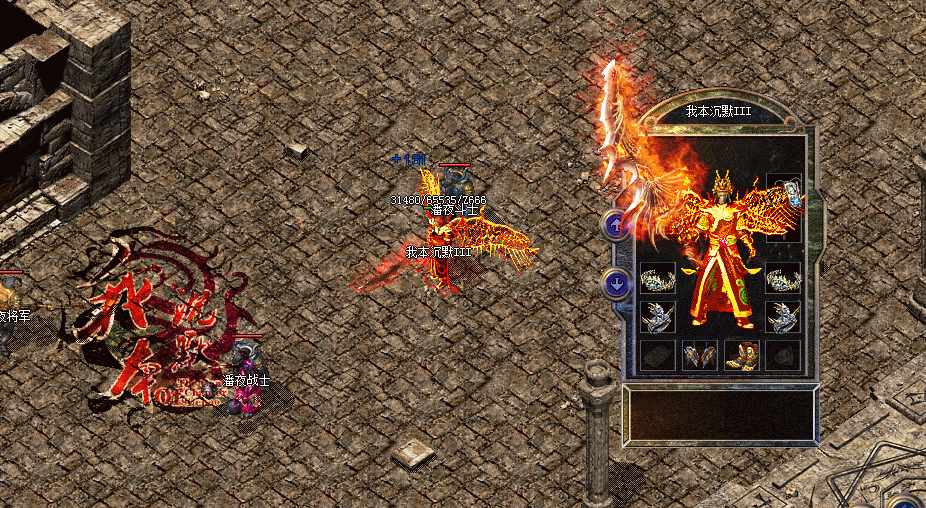Image resolution: width=926 pixels, height=508 pixels.
Task: Select the flaming red armor on the character doll
Action: click(720, 270)
